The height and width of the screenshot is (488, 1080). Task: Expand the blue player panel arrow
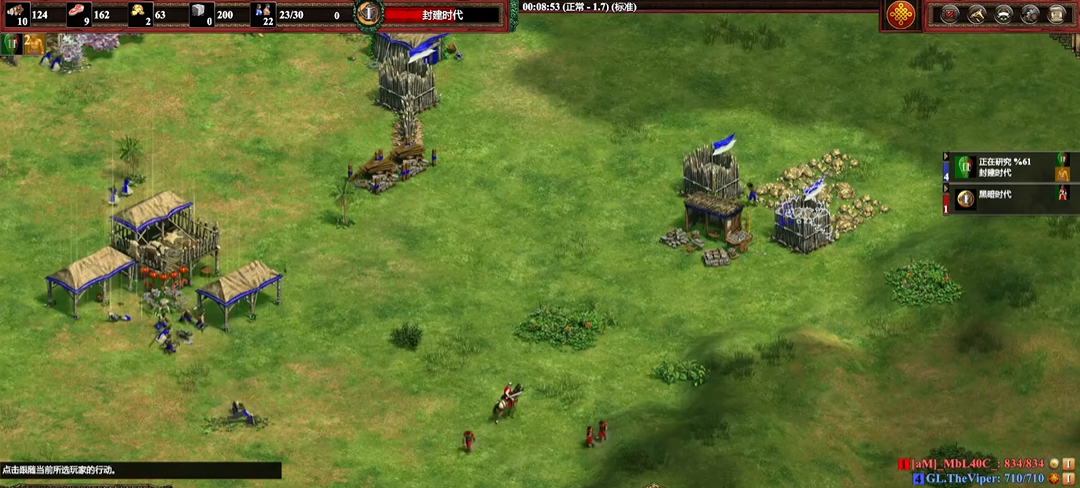click(x=946, y=157)
